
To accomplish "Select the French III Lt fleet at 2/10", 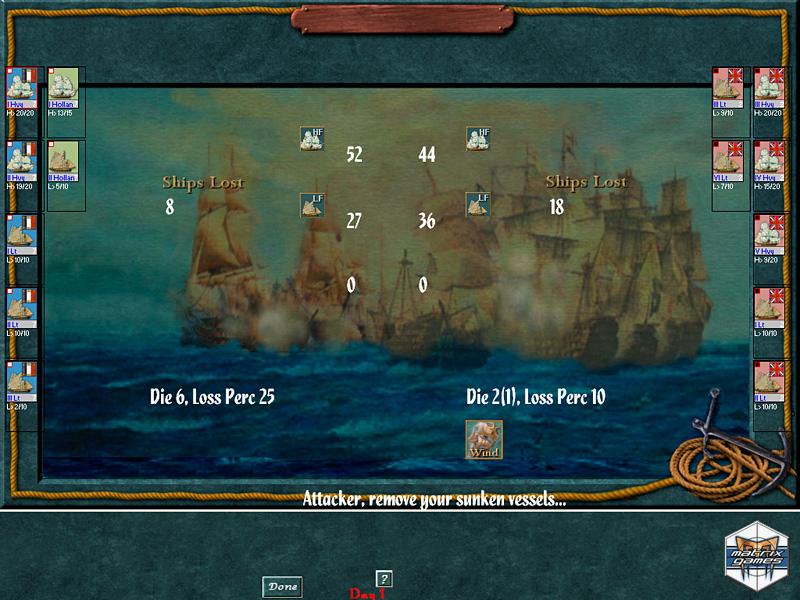I will [22, 386].
